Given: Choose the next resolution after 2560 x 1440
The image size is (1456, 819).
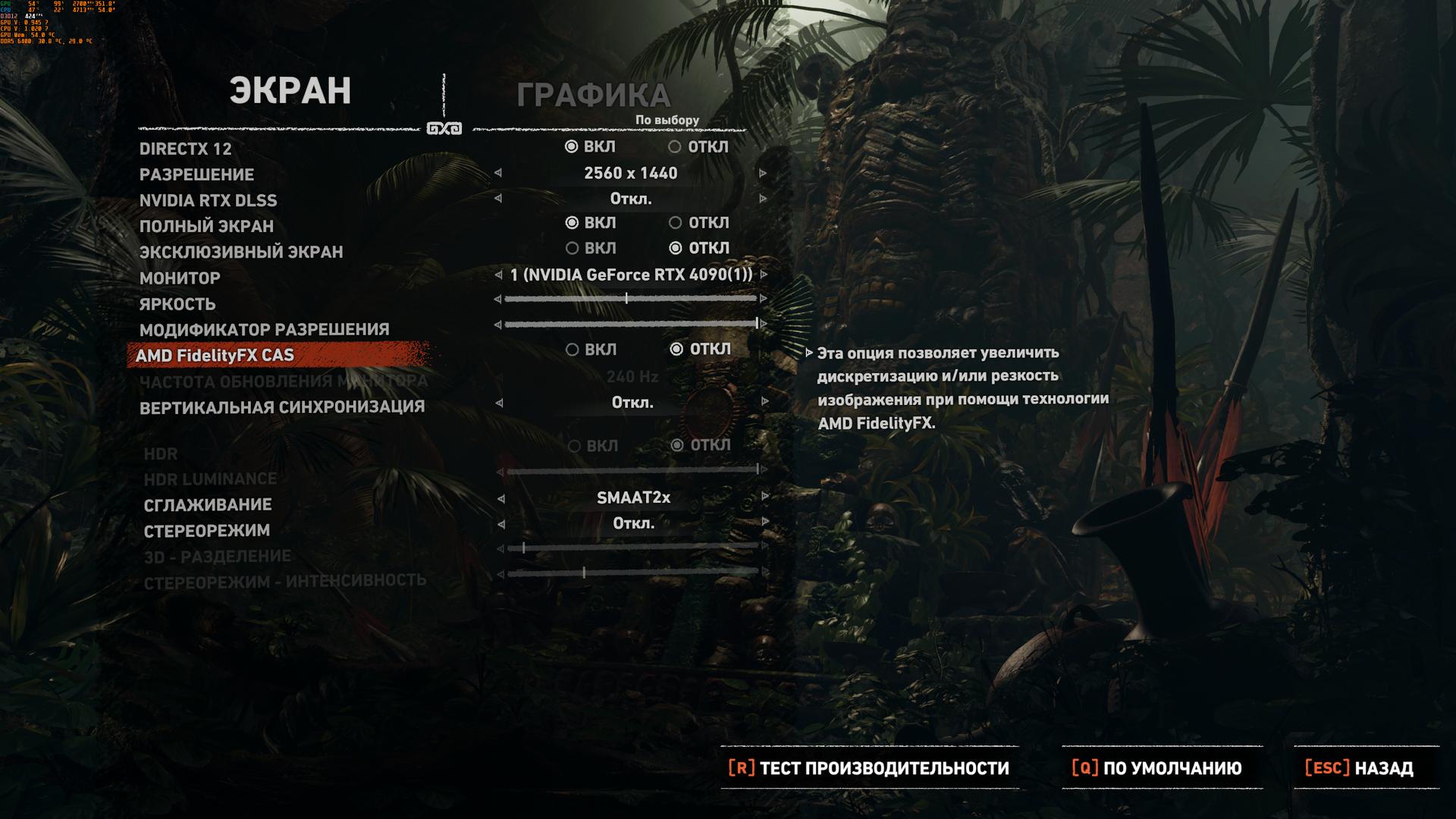Looking at the screenshot, I should tap(763, 174).
